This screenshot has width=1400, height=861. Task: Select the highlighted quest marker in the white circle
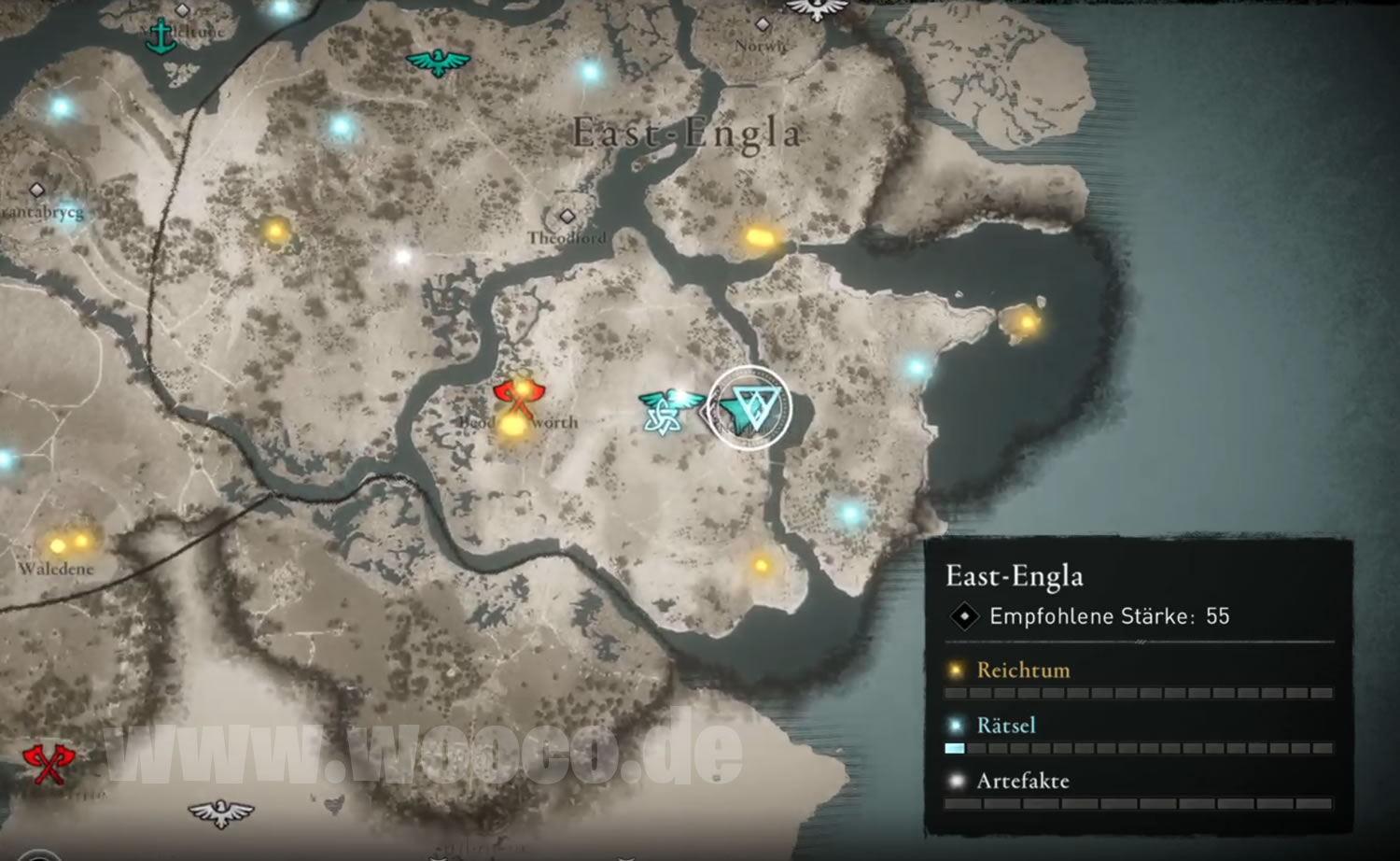point(749,408)
